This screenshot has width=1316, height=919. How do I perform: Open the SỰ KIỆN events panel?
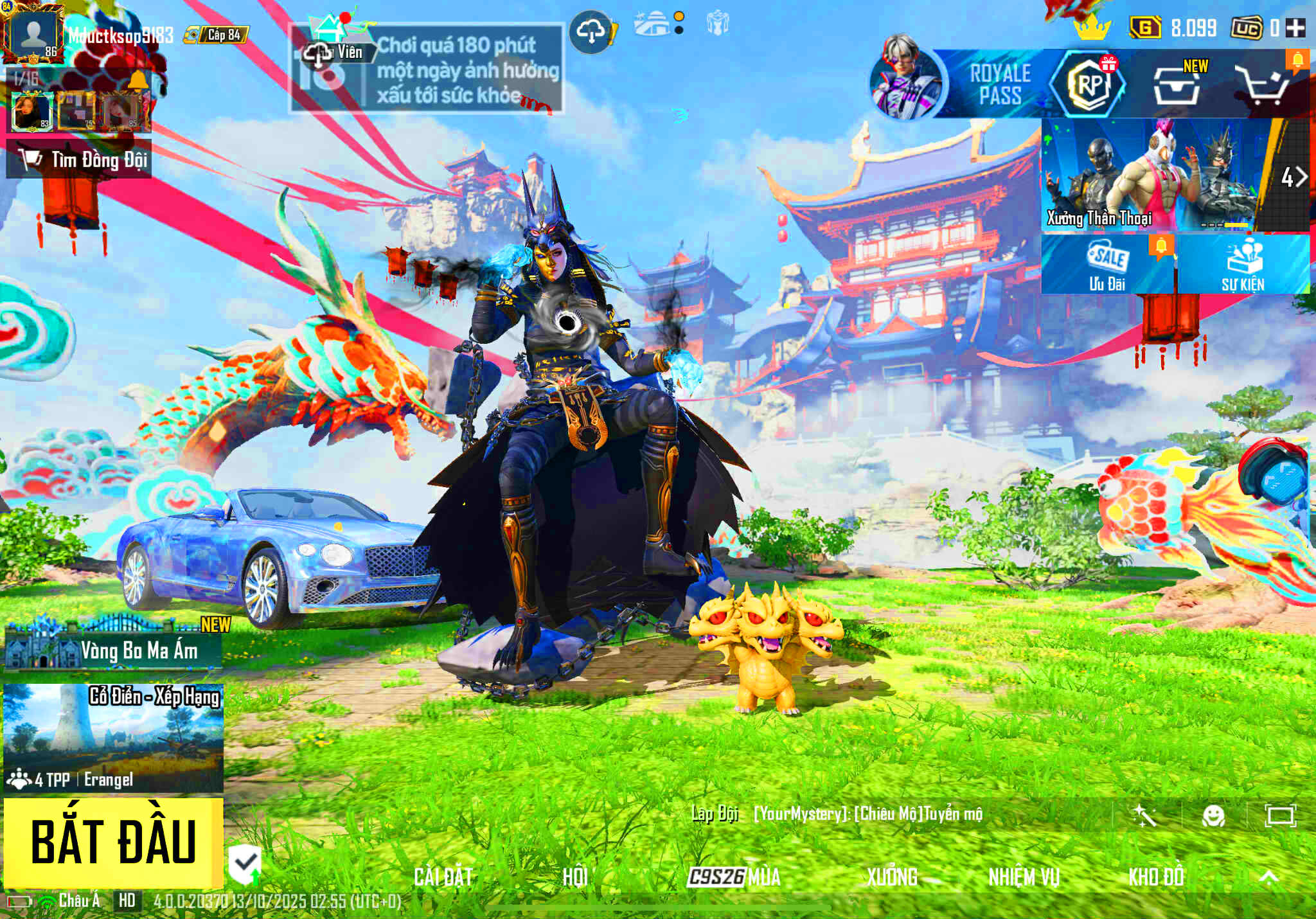click(1243, 265)
